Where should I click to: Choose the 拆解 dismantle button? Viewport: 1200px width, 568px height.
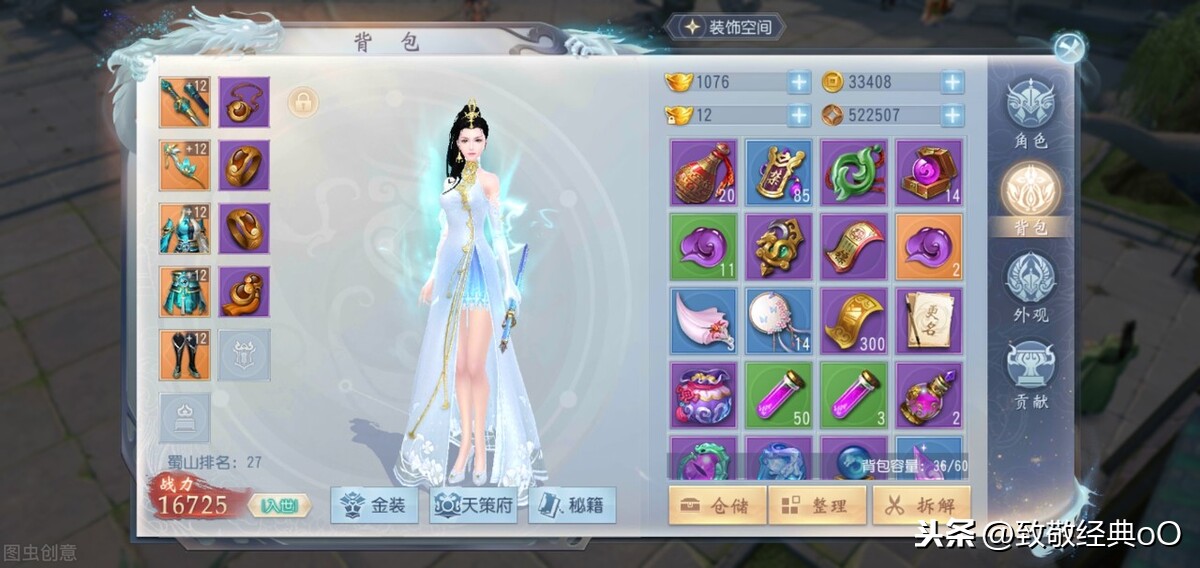point(921,506)
